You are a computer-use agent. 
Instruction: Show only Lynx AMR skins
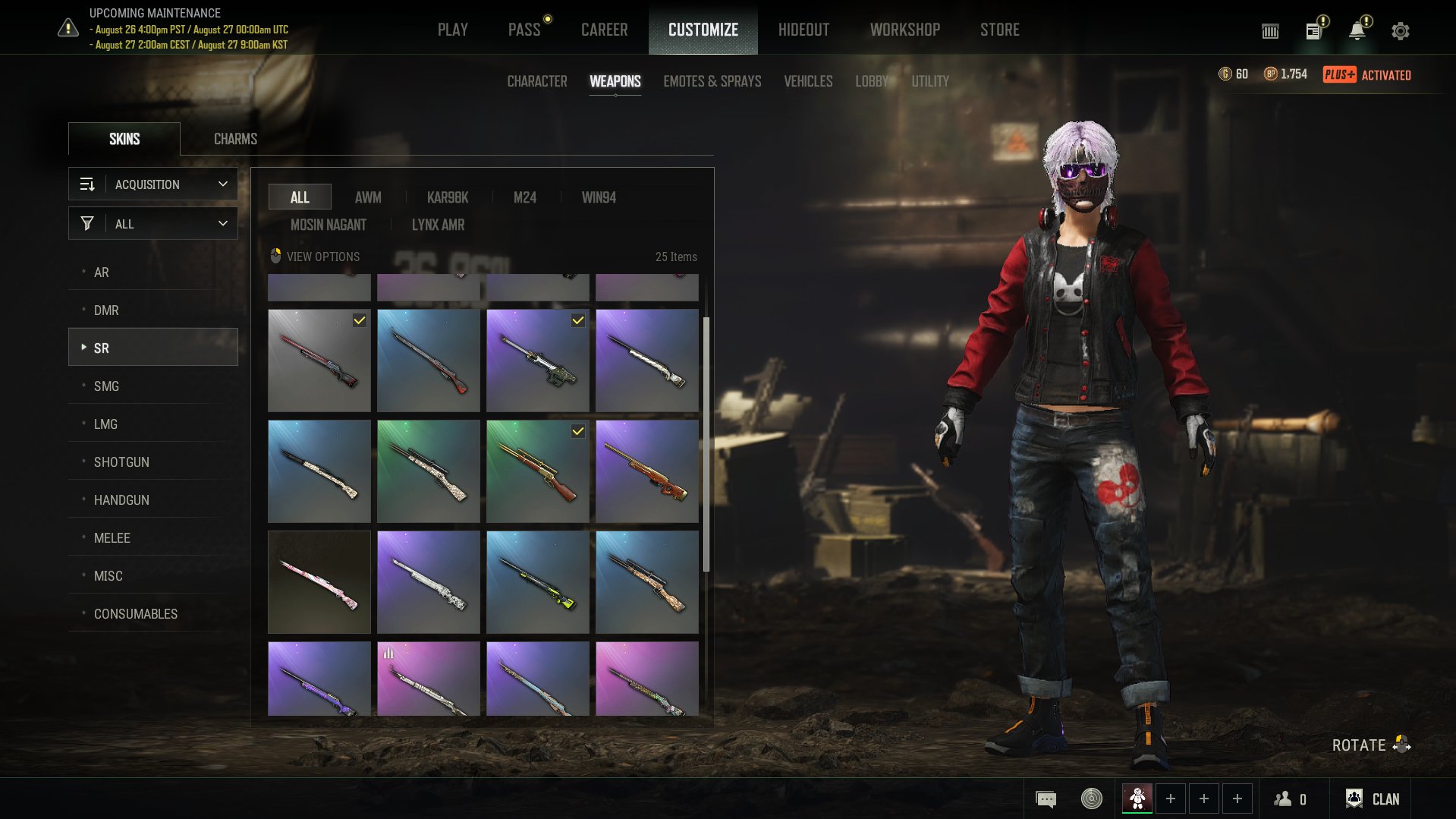(x=438, y=225)
